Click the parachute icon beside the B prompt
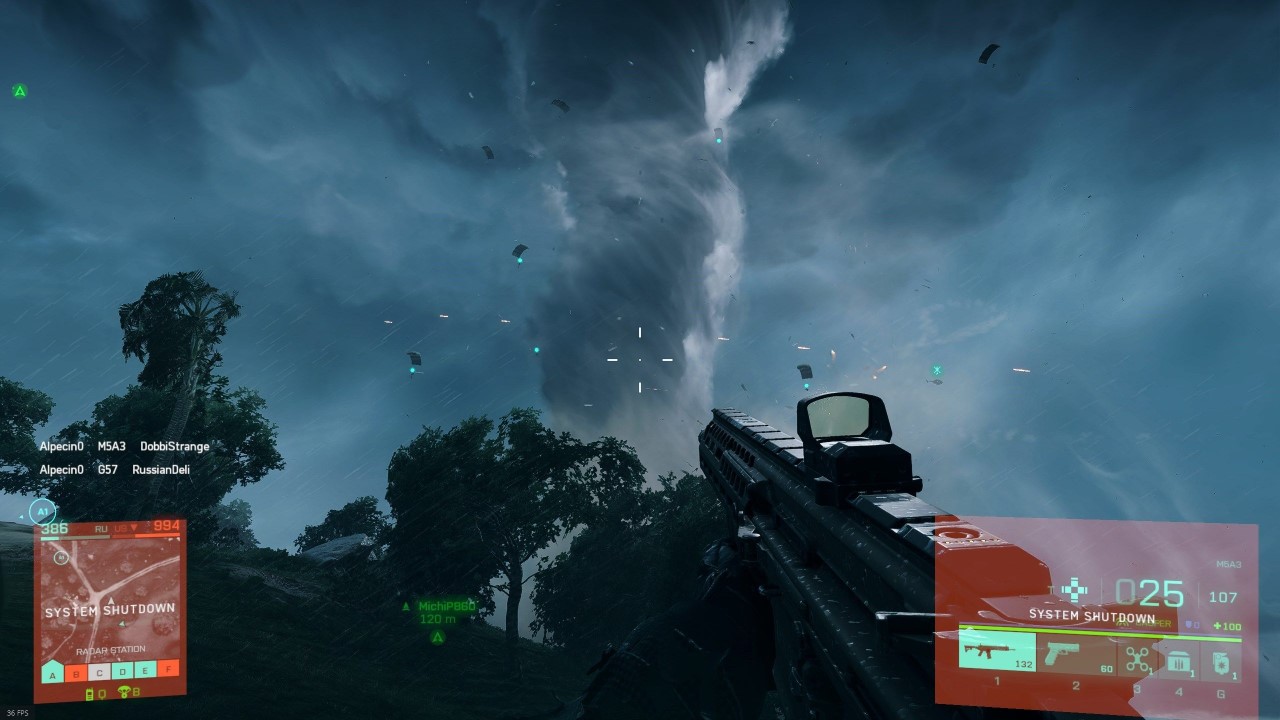This screenshot has height=720, width=1280. (x=124, y=693)
